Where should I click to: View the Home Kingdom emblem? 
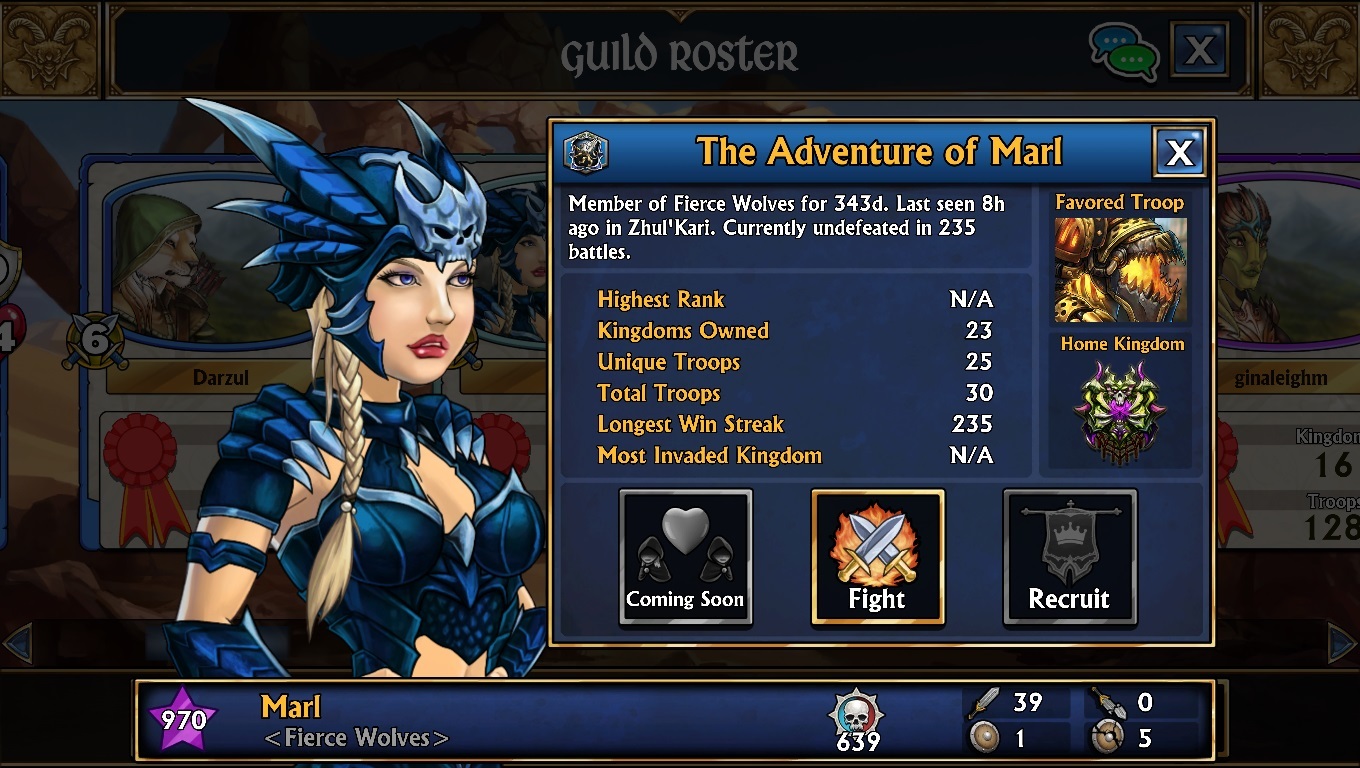(x=1120, y=412)
